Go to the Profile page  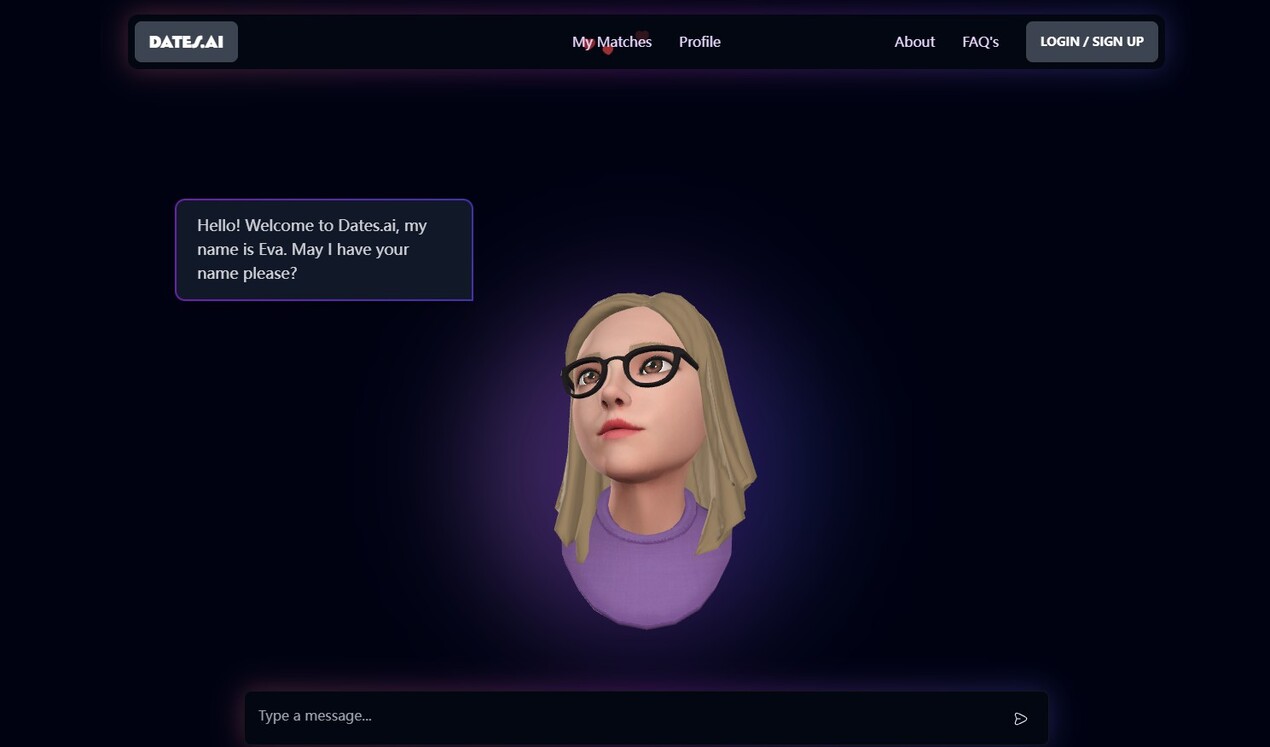coord(700,42)
